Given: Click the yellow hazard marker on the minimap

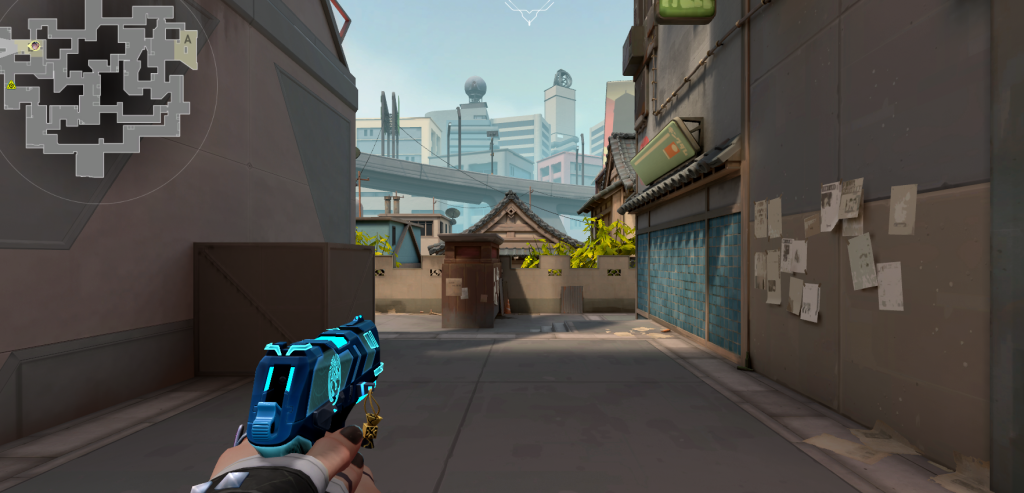Looking at the screenshot, I should tap(11, 86).
